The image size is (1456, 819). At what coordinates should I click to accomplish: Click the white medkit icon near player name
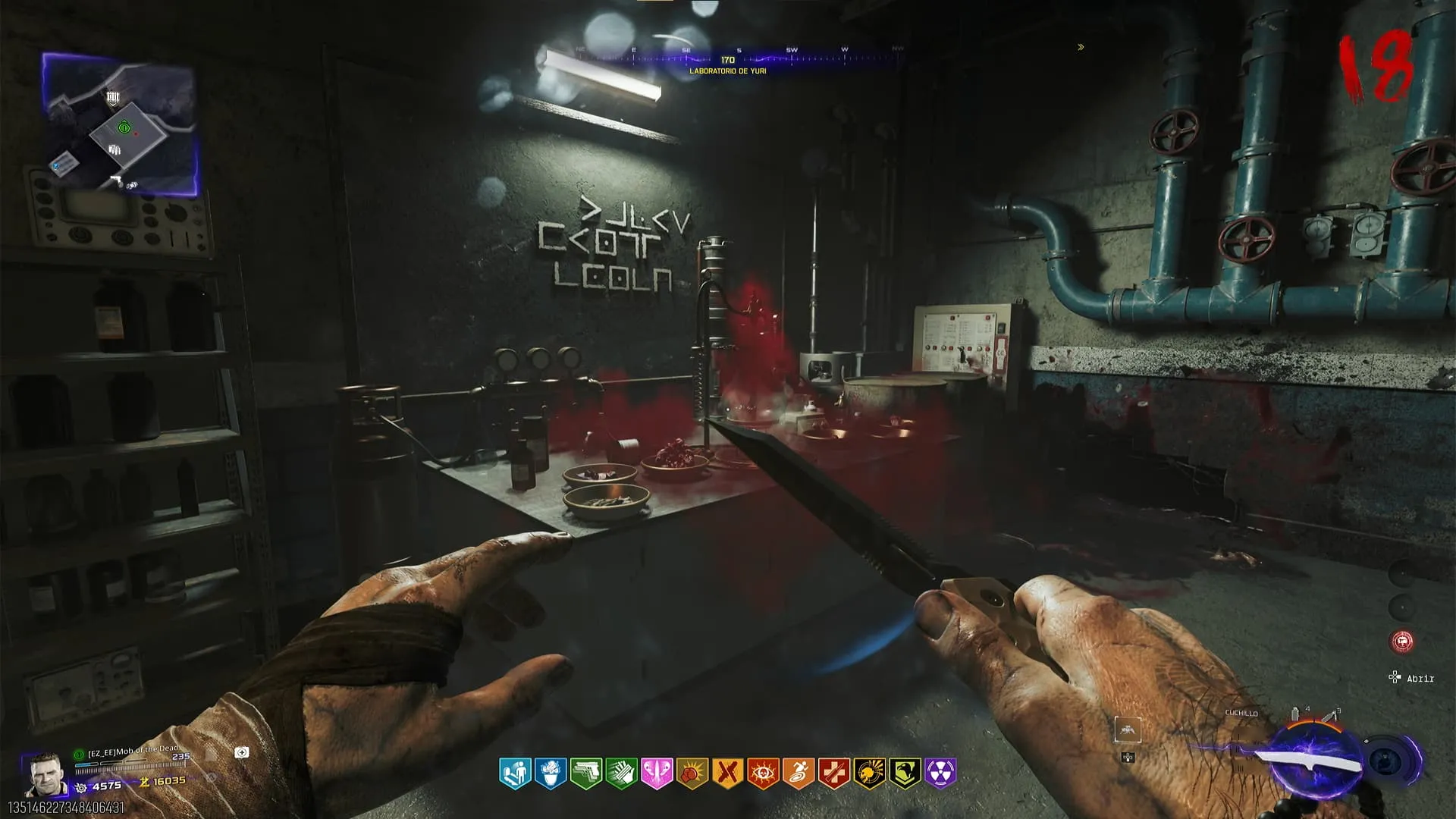(x=242, y=752)
